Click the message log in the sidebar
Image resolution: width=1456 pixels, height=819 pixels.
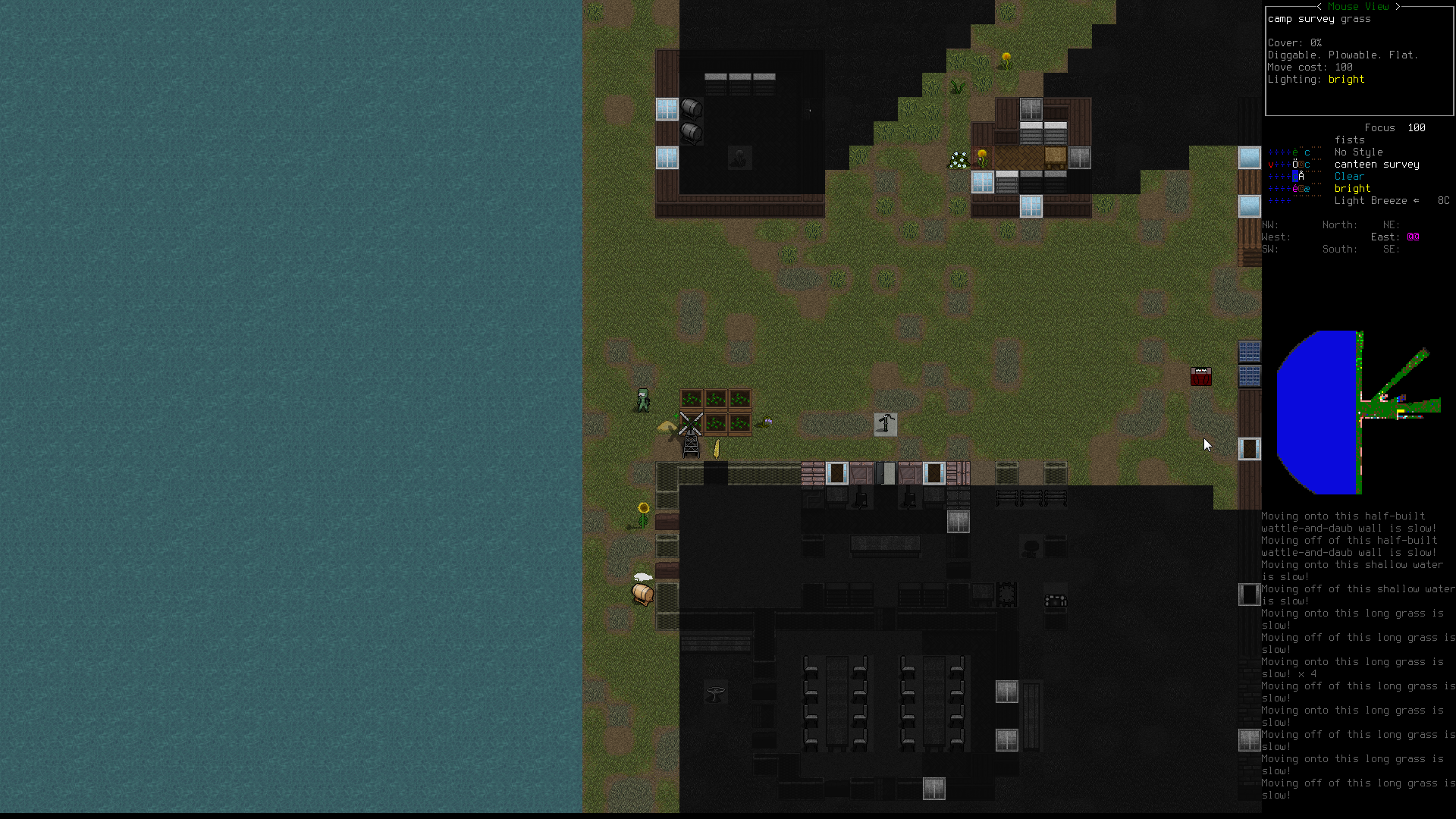point(1357,655)
